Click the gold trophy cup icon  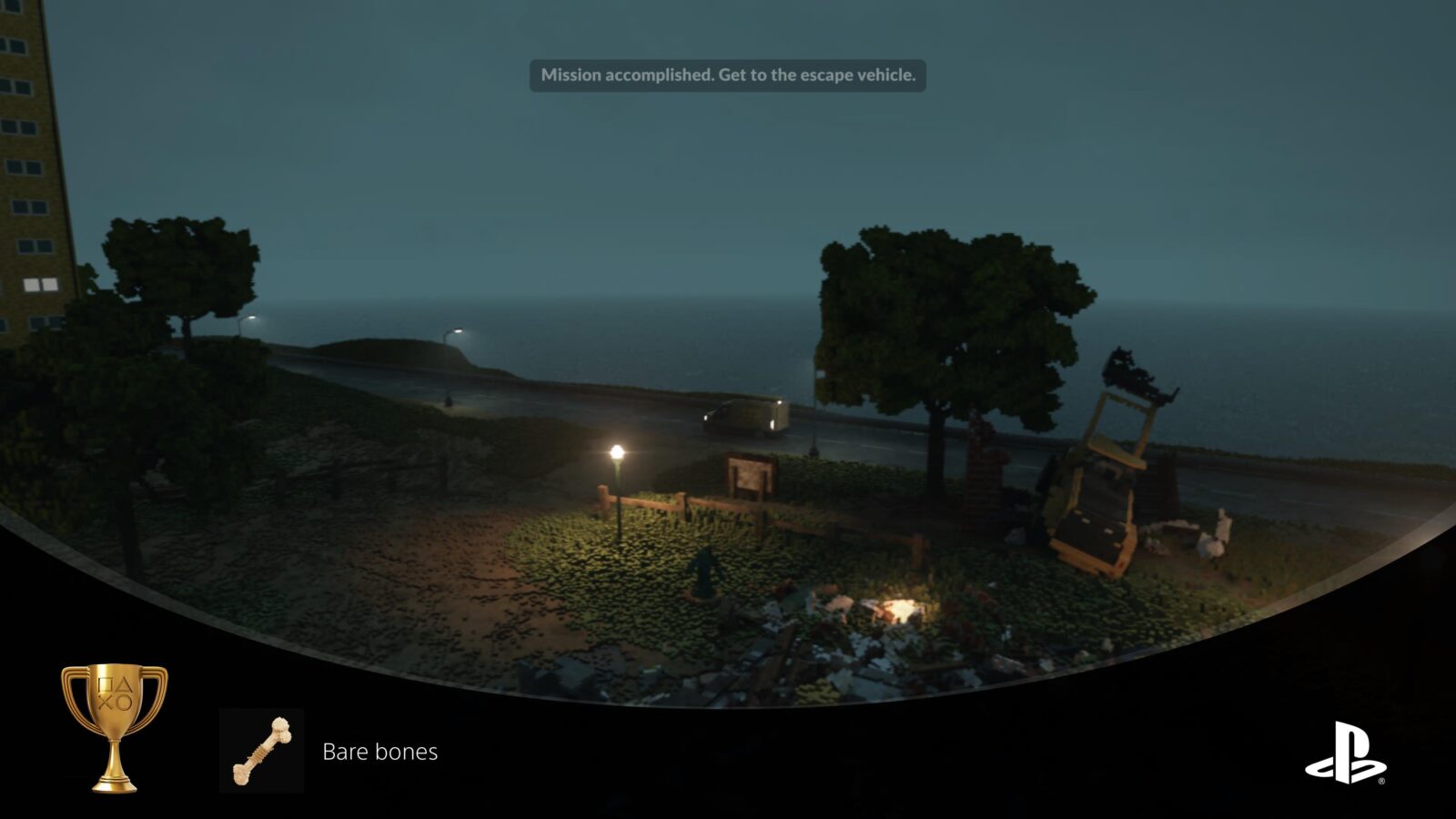[x=114, y=726]
